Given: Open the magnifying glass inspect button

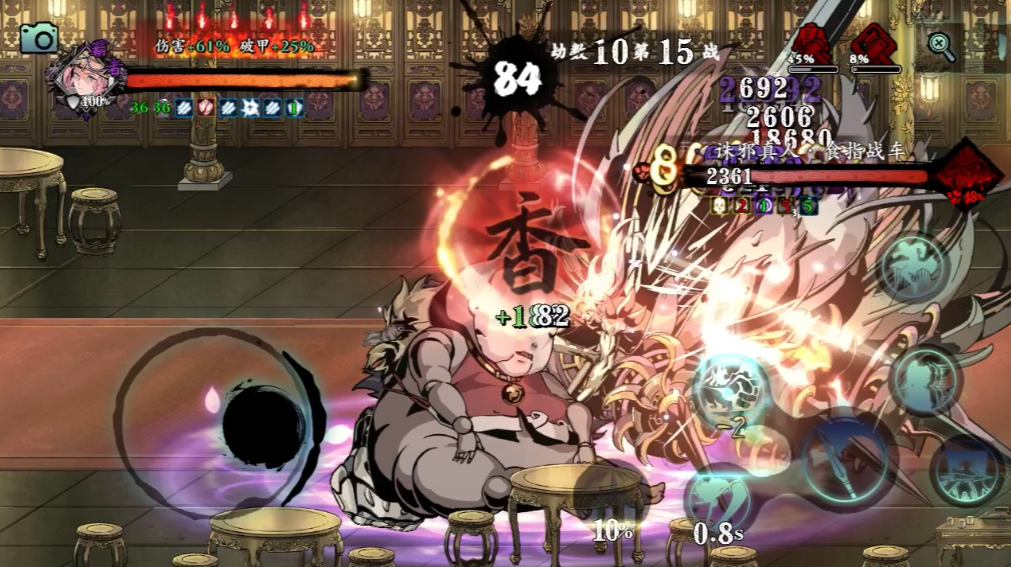Looking at the screenshot, I should [941, 43].
